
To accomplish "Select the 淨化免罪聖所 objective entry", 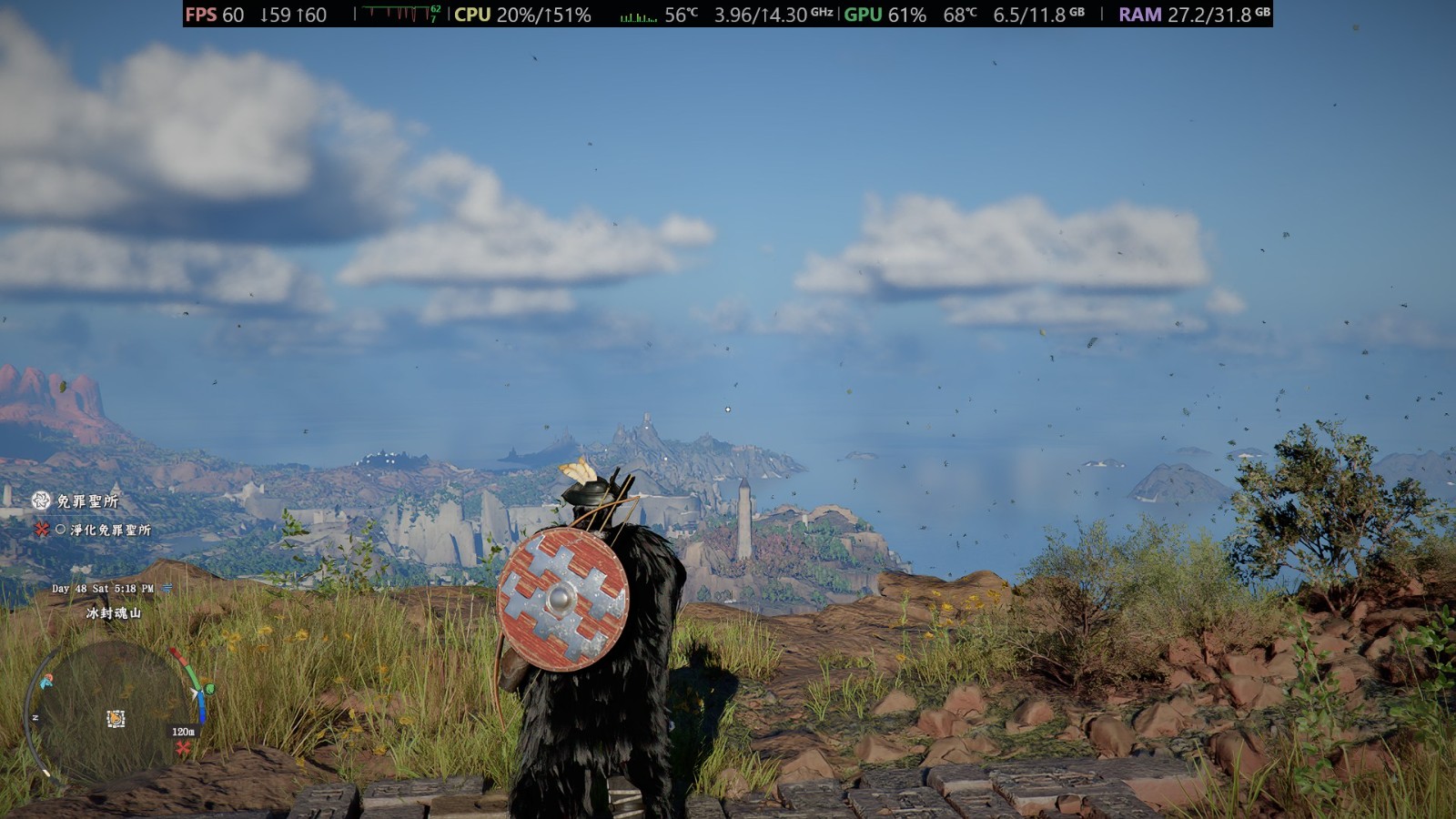I will click(109, 530).
